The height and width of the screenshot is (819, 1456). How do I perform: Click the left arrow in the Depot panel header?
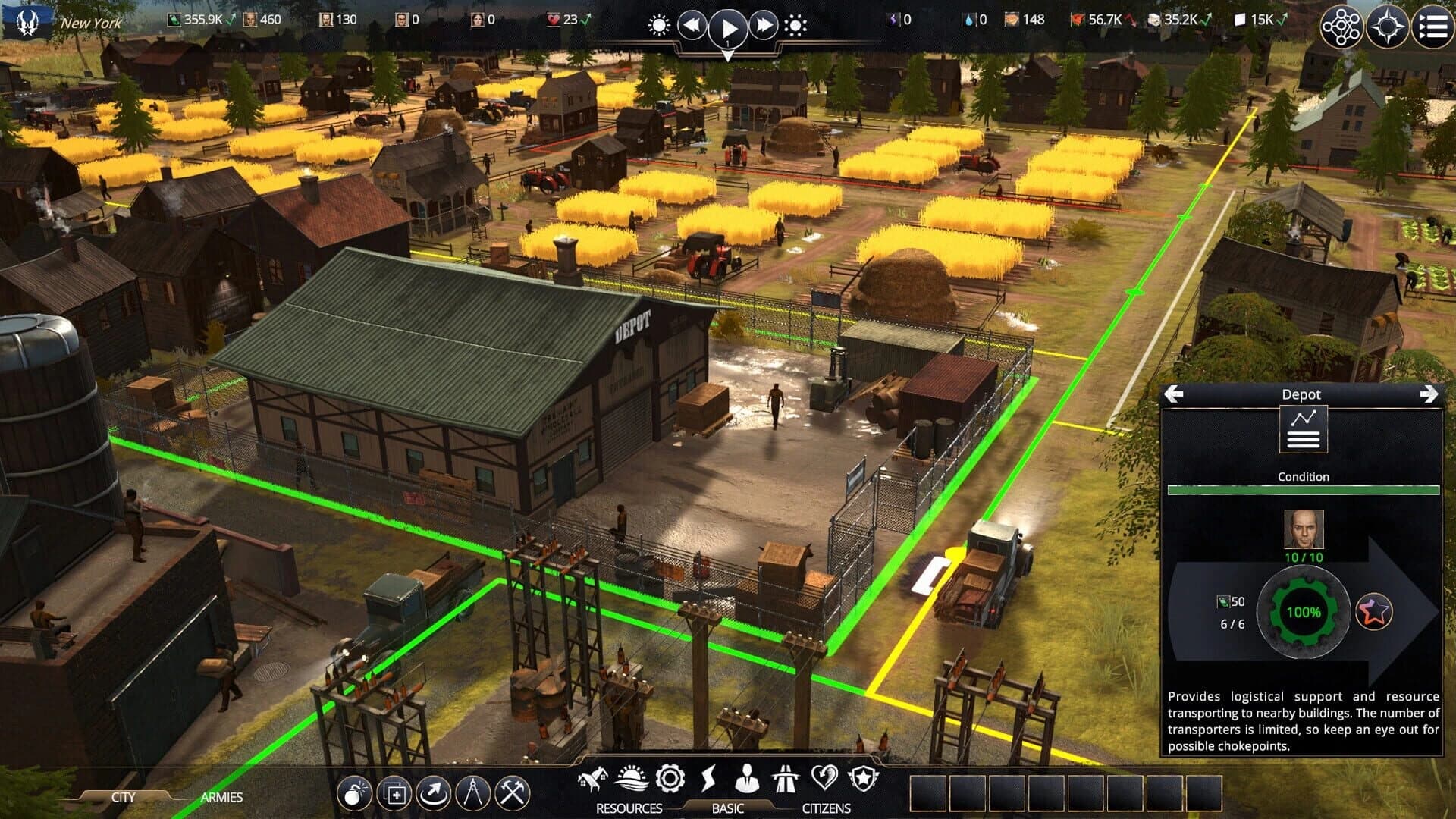(1175, 394)
